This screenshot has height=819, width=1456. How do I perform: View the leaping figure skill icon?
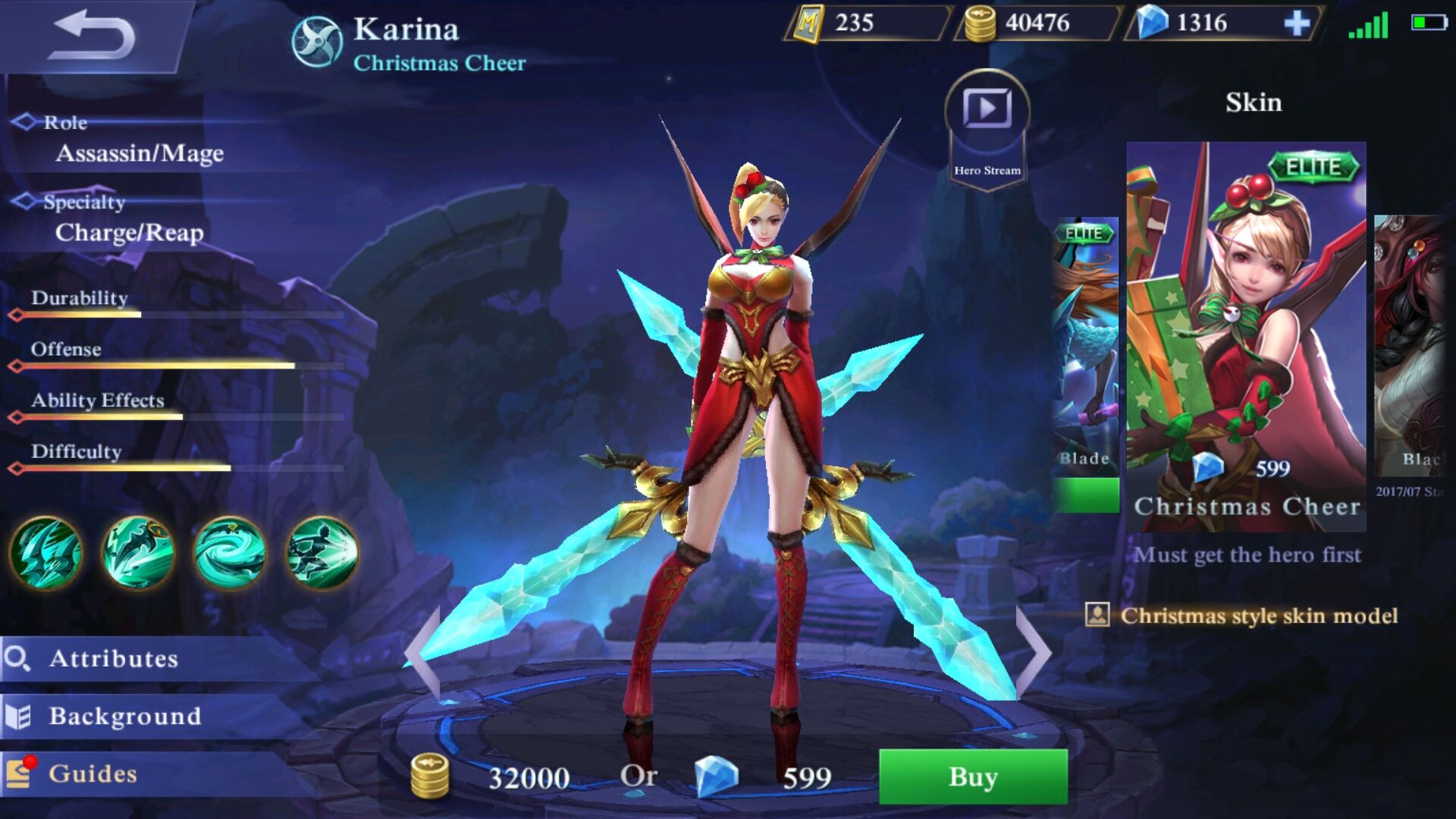tap(322, 553)
